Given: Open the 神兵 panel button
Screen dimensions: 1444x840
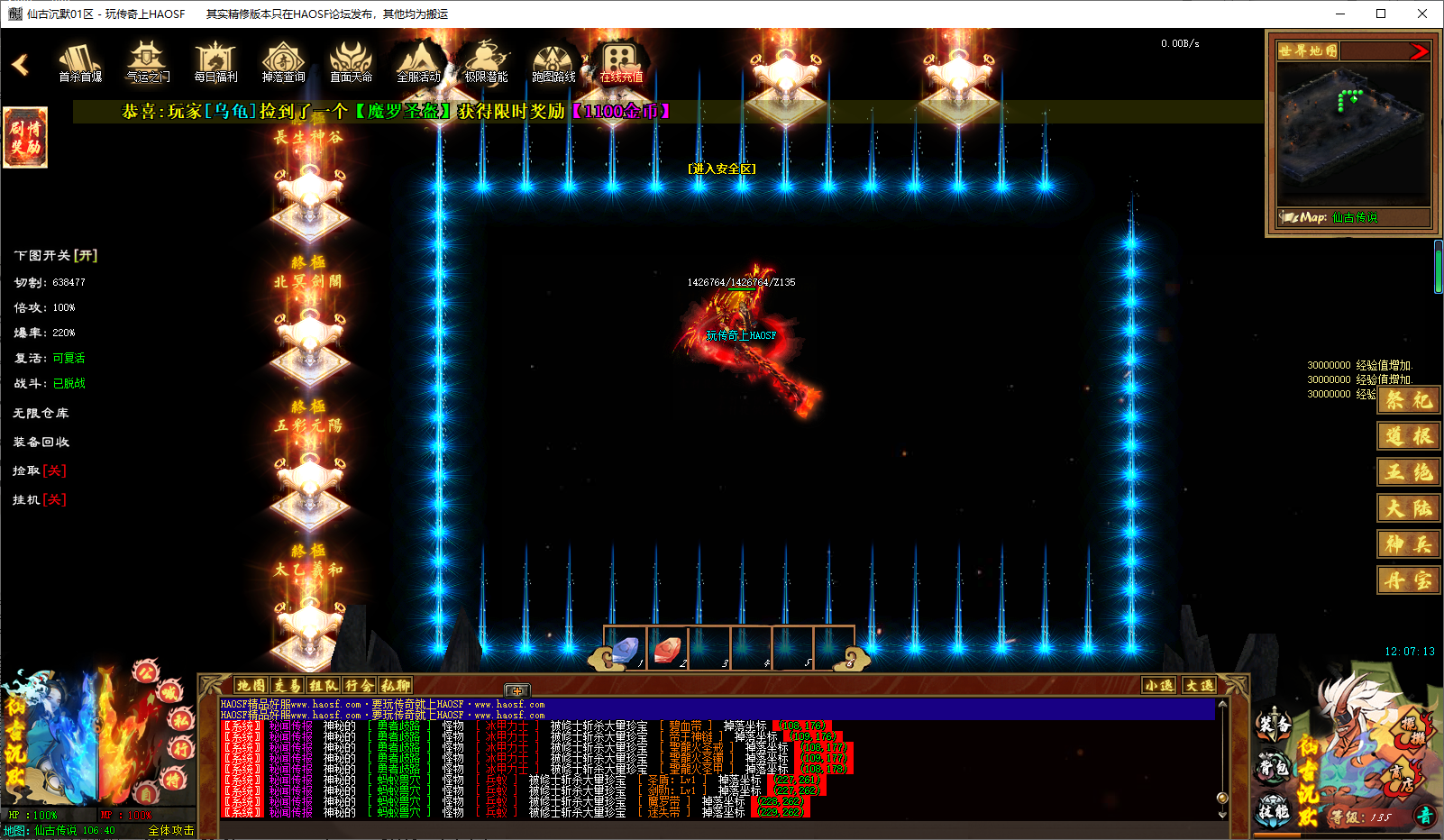Looking at the screenshot, I should pos(1408,544).
